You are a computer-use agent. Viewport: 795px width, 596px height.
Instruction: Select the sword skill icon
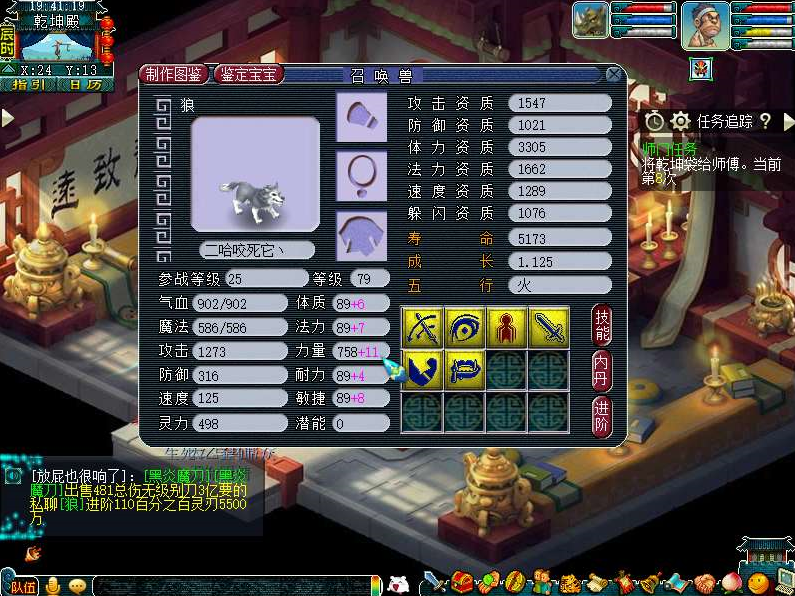coord(549,328)
